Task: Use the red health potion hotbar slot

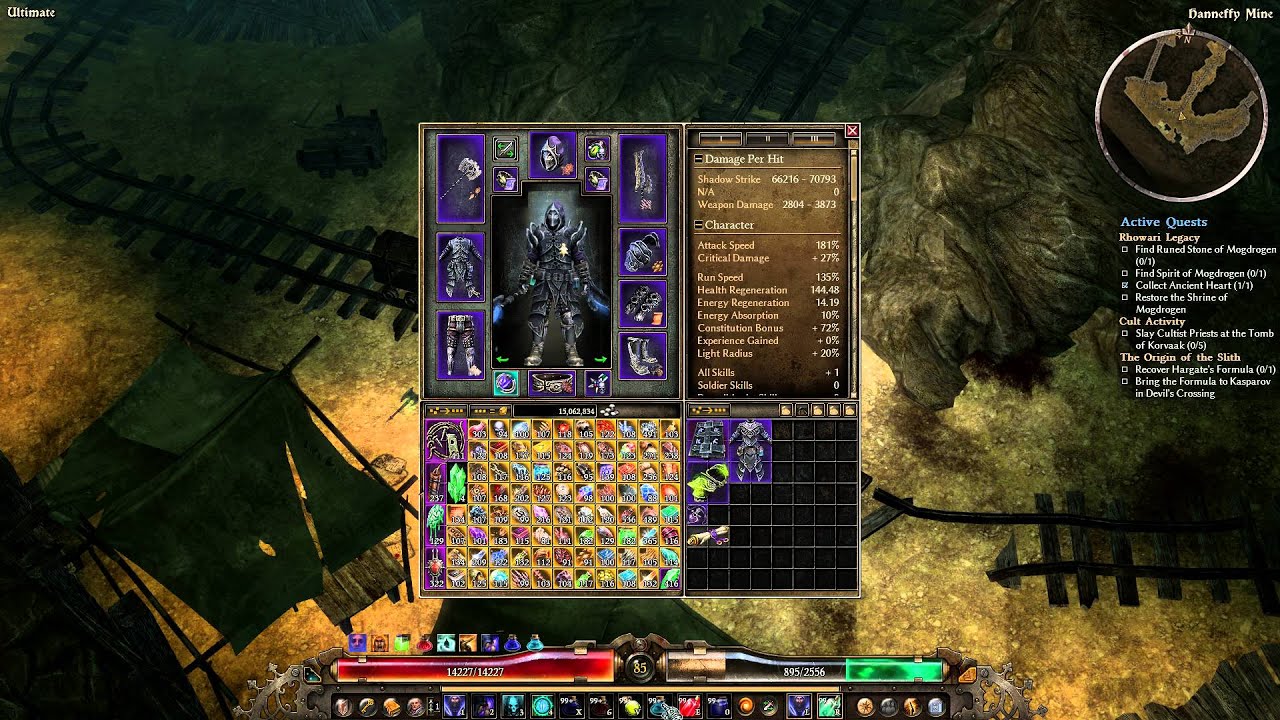Action: (690, 707)
